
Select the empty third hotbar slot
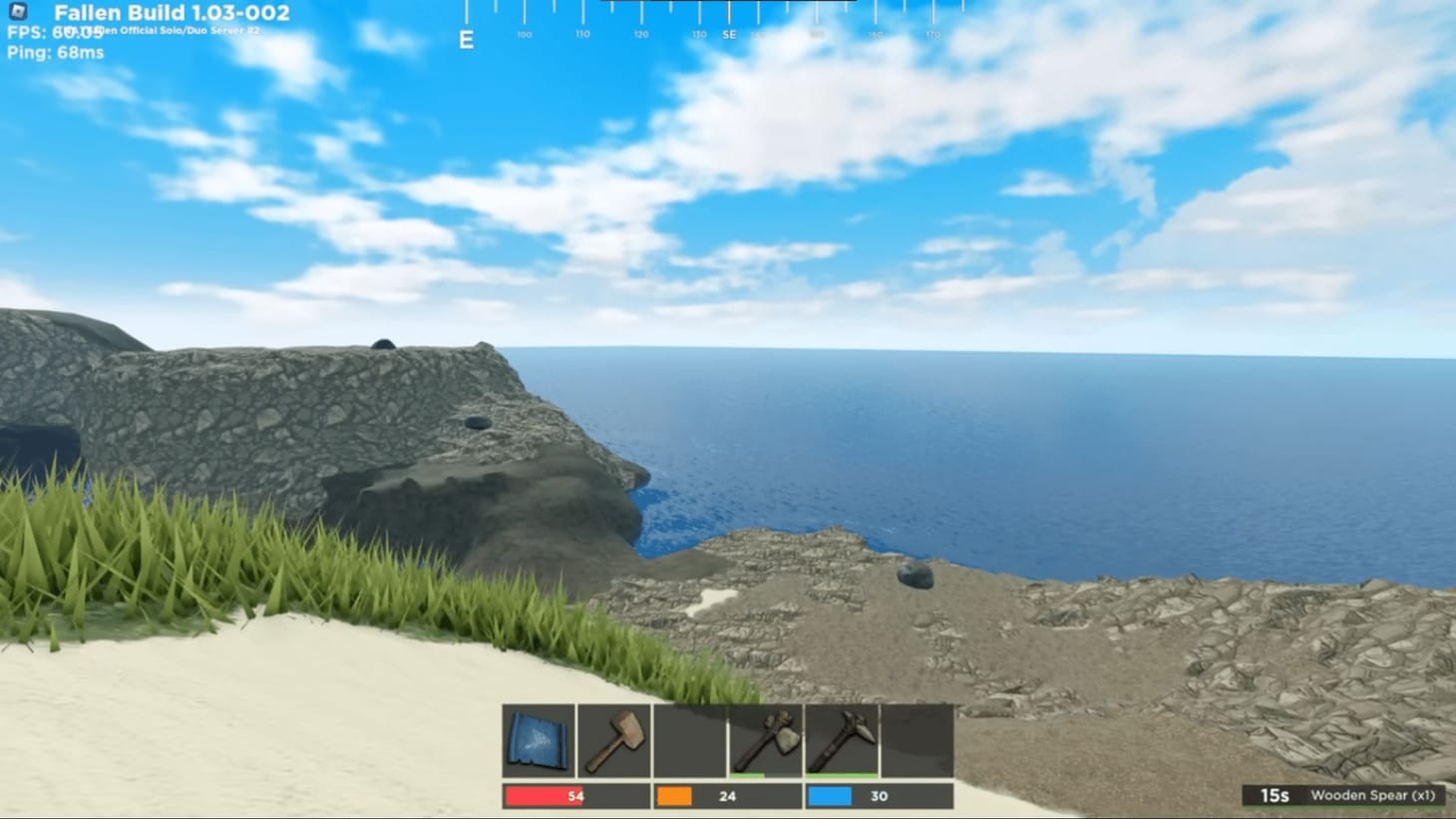click(x=690, y=738)
